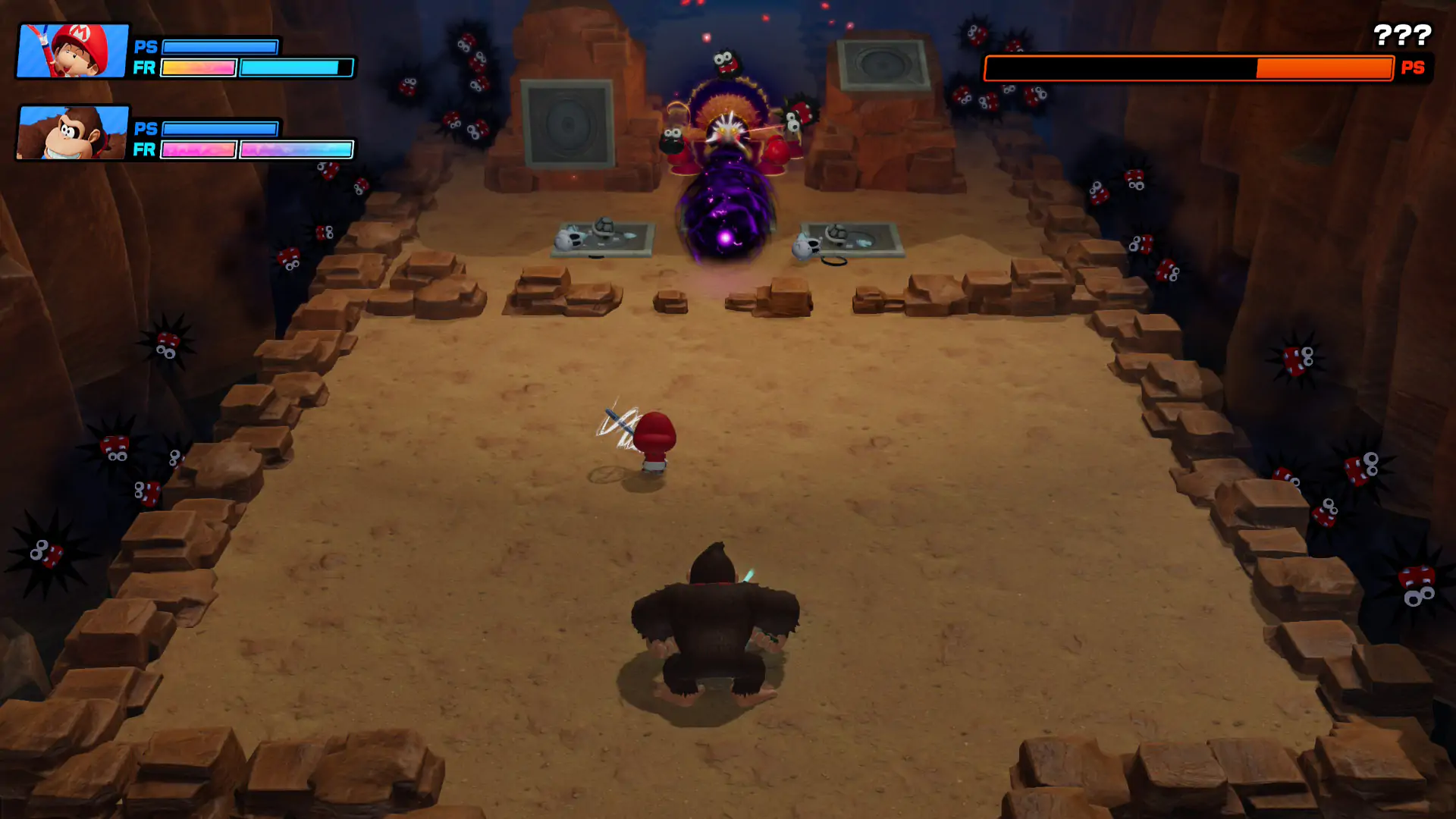The height and width of the screenshot is (819, 1456).
Task: Select Donkey Kong's character portrait
Action: (73, 133)
